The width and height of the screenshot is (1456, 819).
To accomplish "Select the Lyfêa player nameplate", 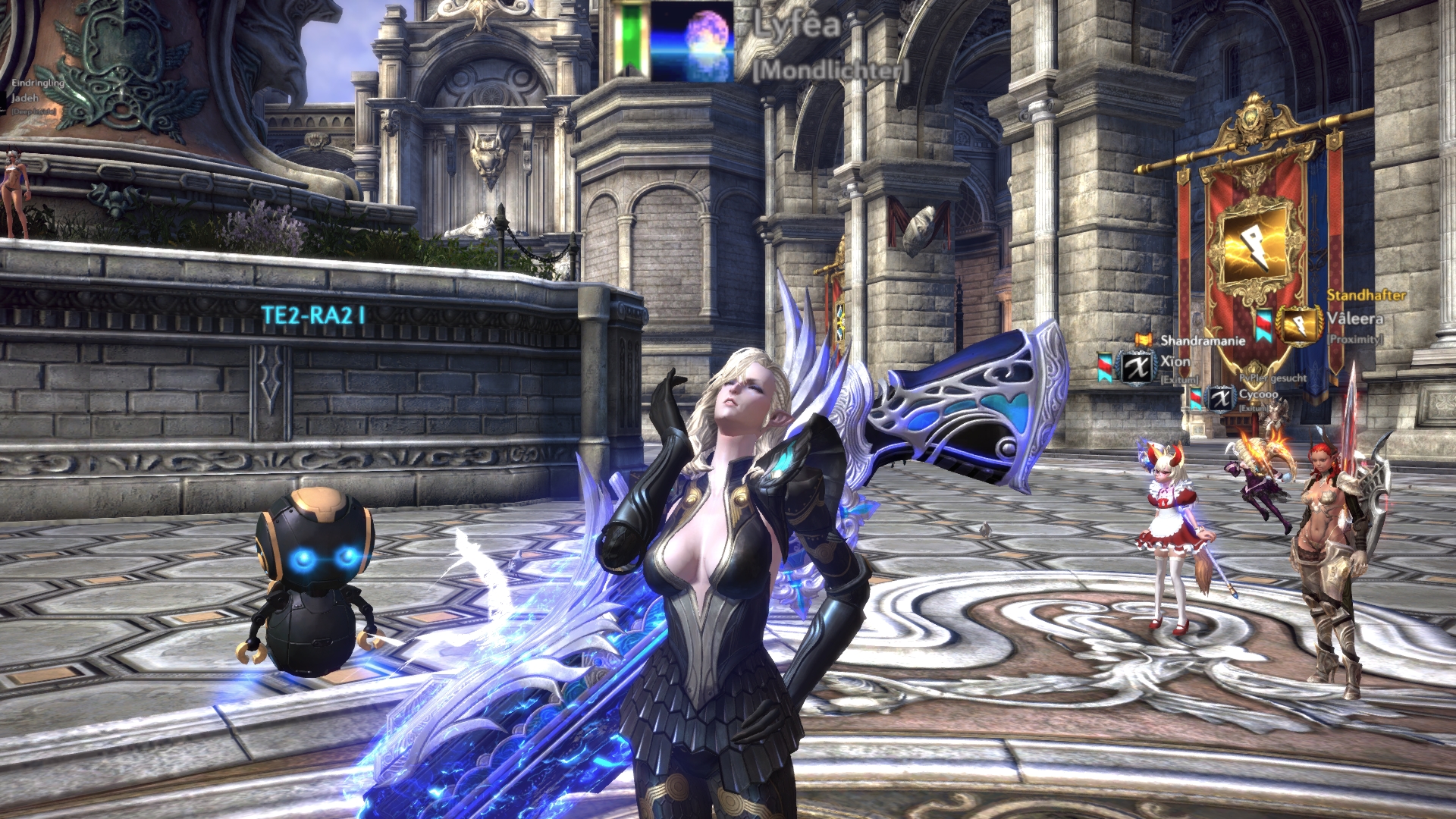I will 798,26.
